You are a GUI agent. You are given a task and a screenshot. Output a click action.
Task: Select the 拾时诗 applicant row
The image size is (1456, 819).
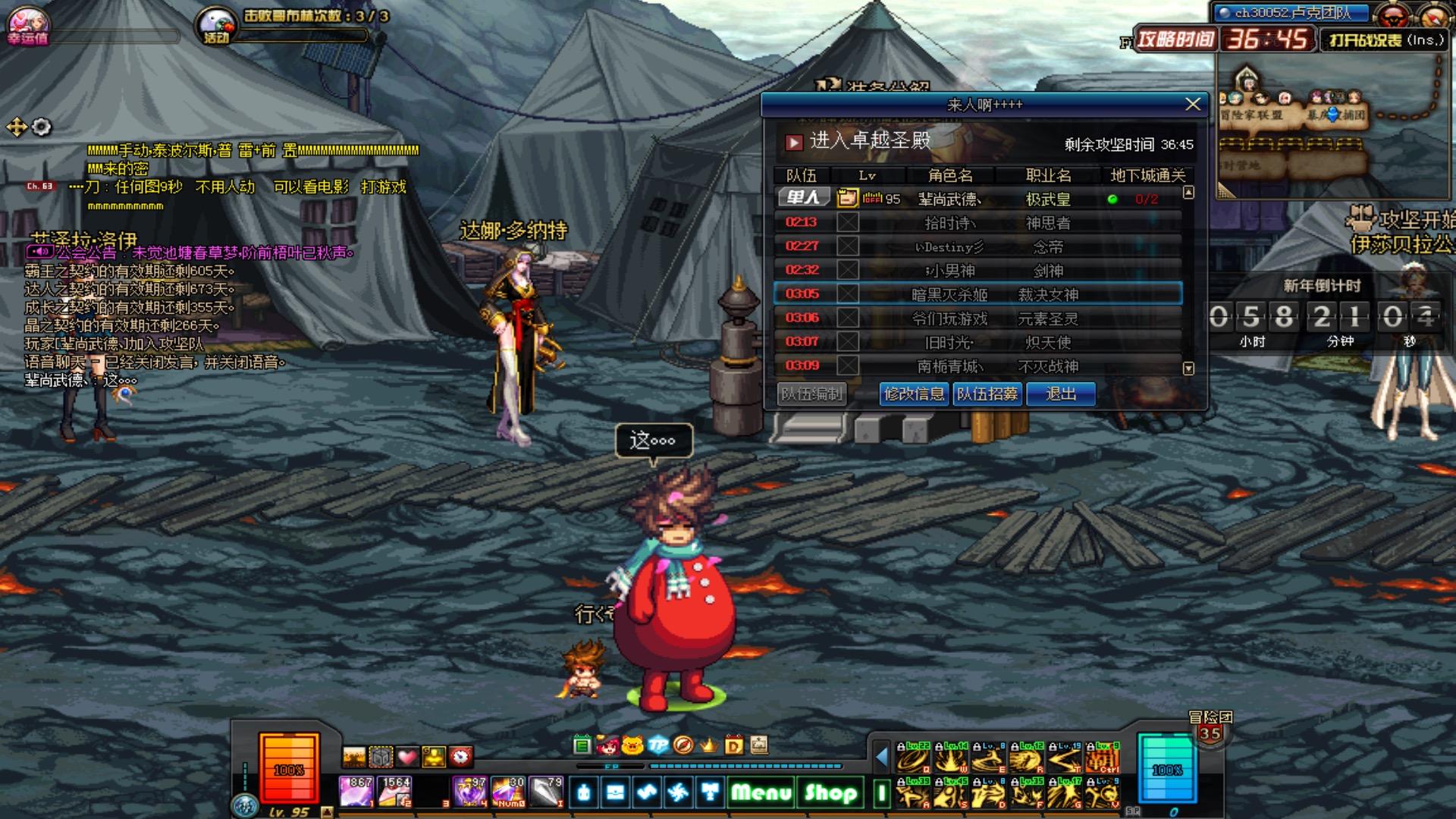coord(977,223)
